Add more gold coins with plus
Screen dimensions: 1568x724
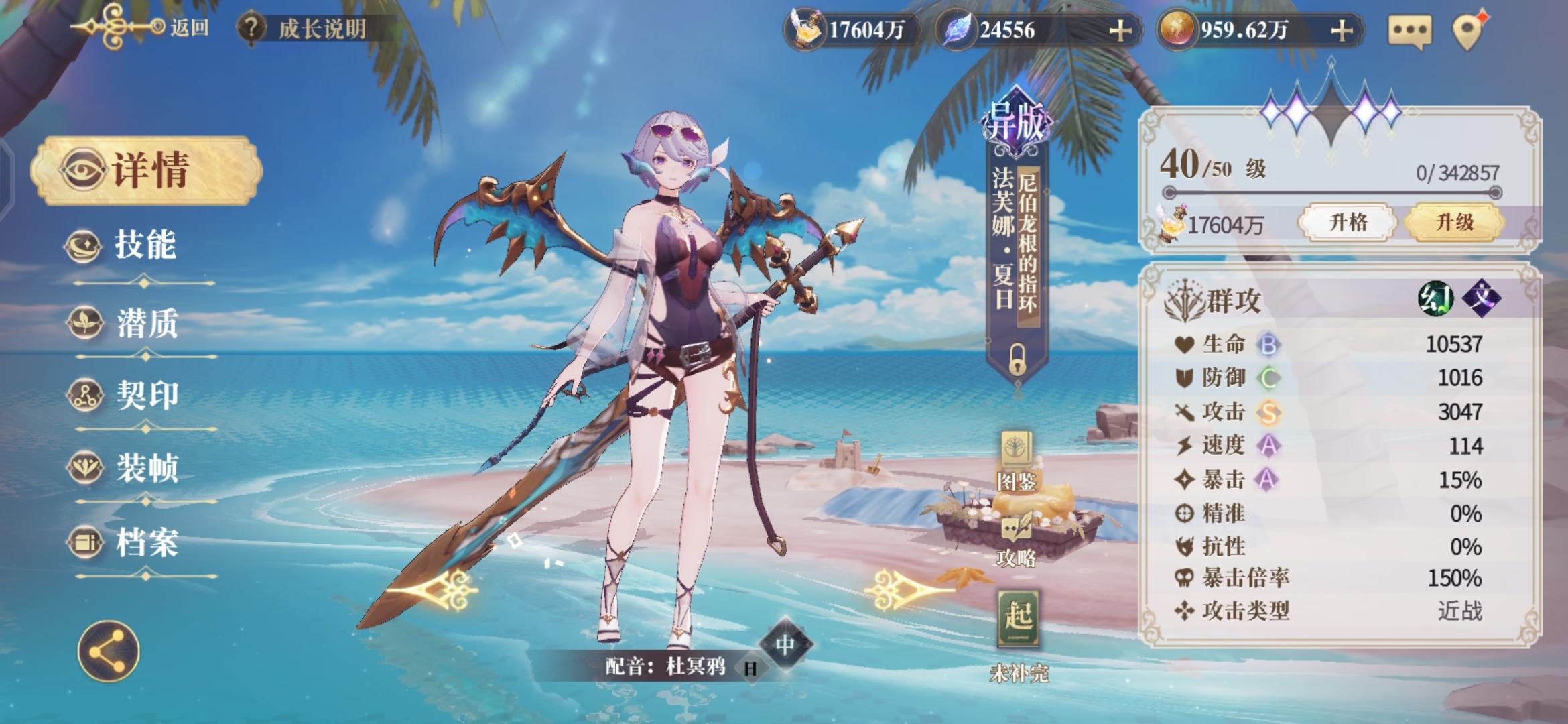pos(1341,31)
